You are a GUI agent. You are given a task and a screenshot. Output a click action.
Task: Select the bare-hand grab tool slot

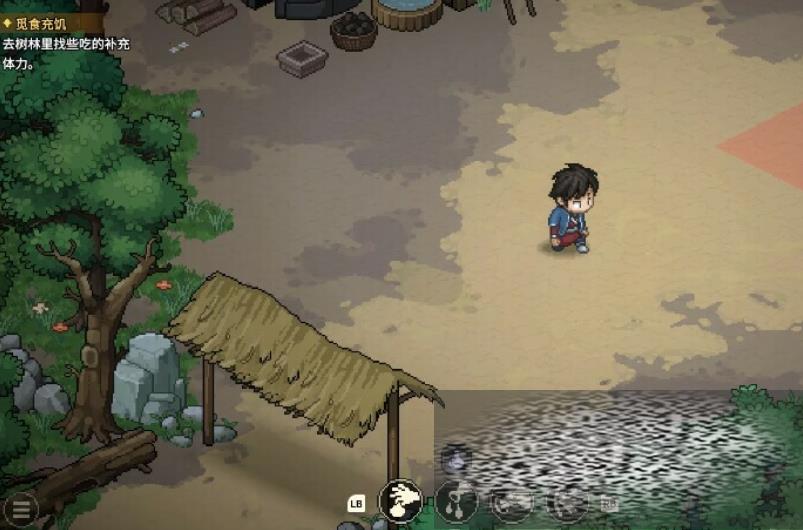401,500
